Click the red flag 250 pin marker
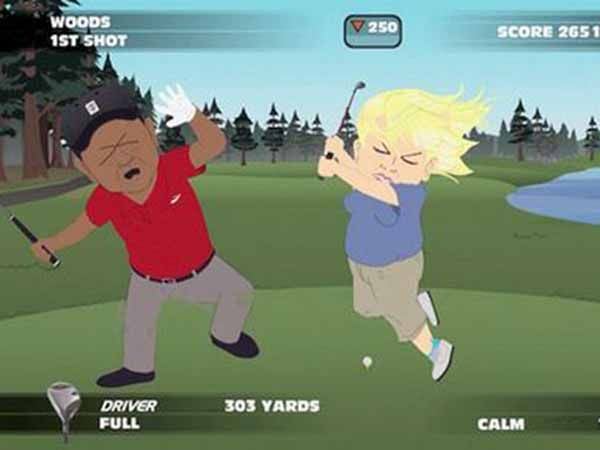This screenshot has width=600, height=450. click(x=372, y=29)
